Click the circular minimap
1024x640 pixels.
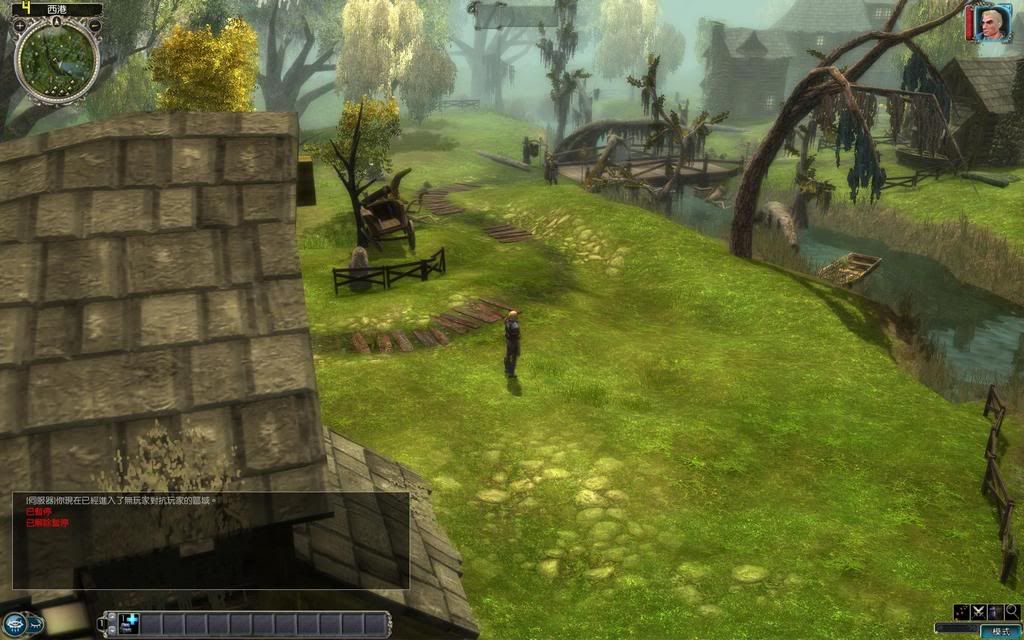pos(57,62)
